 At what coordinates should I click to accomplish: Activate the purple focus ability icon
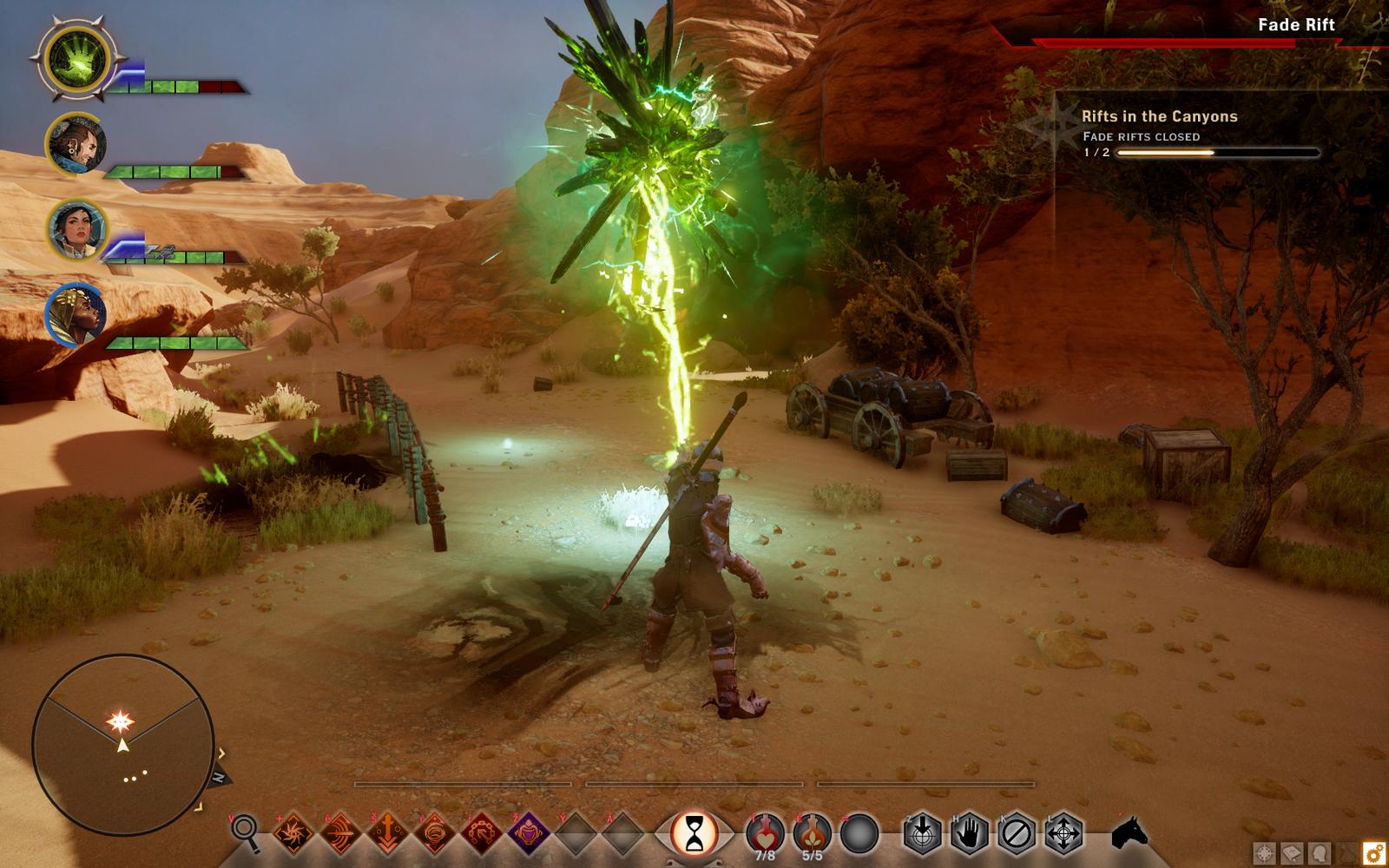[x=528, y=834]
